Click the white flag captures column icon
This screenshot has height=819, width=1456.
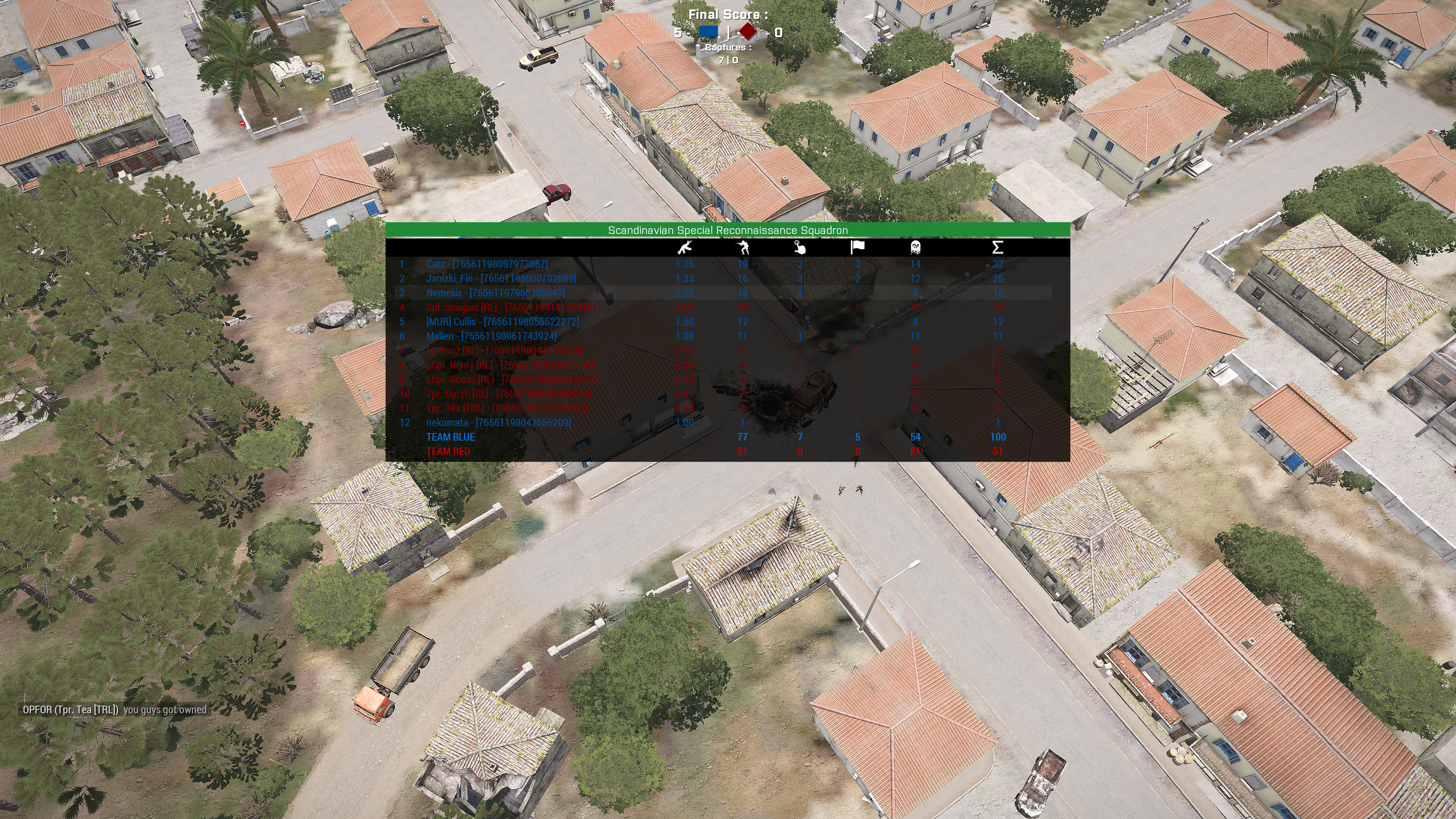coord(857,247)
